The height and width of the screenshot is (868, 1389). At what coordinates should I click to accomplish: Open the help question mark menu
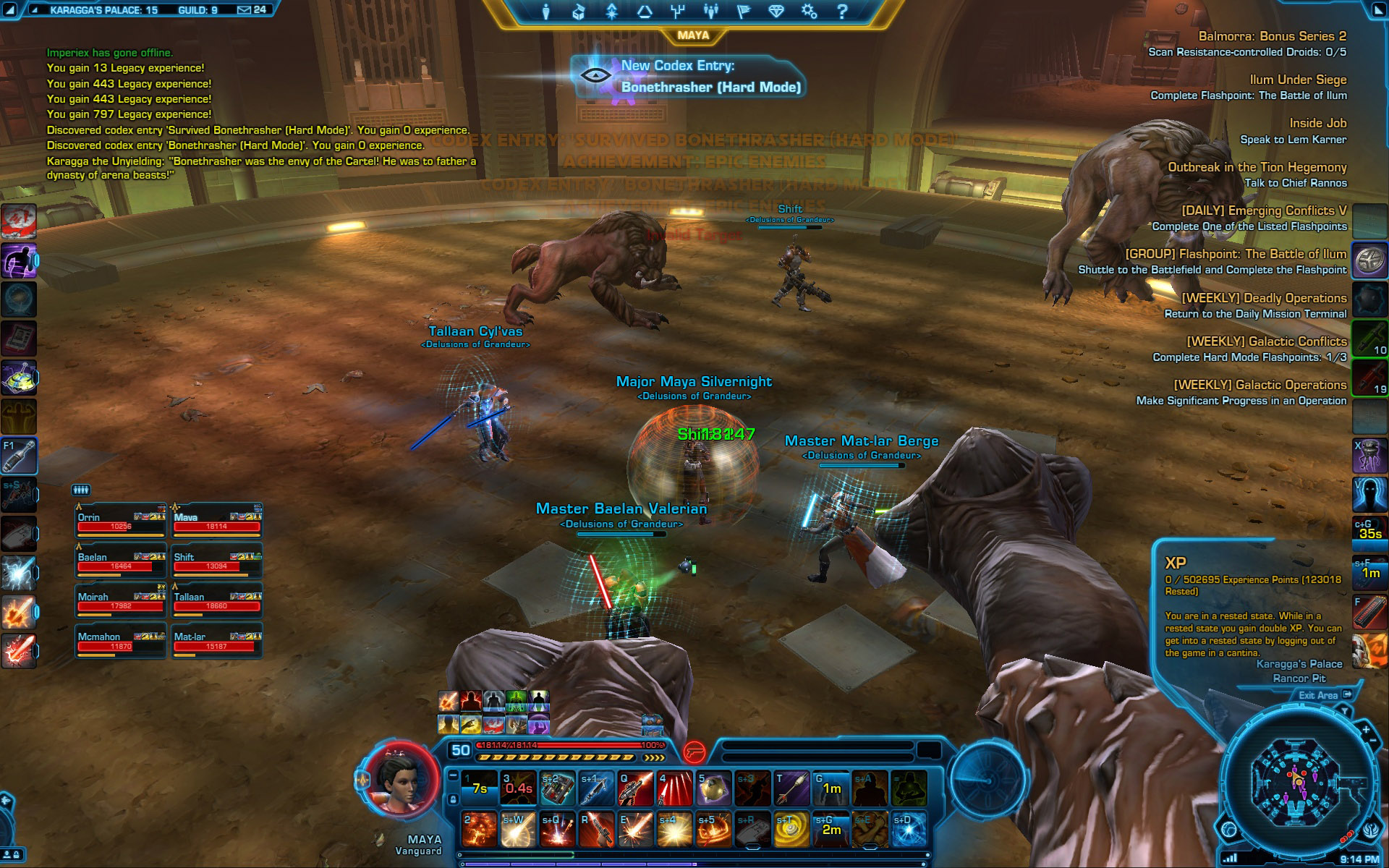coord(841,12)
